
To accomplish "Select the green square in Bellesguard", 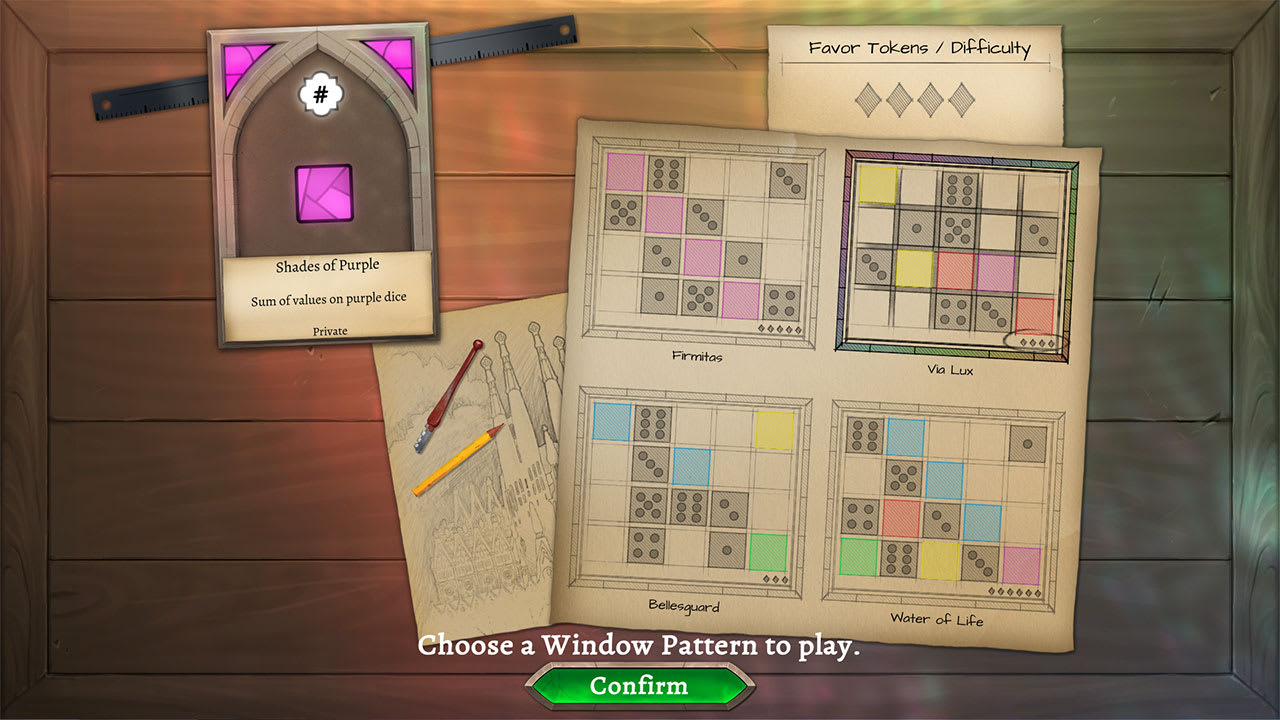I will pyautogui.click(x=768, y=550).
